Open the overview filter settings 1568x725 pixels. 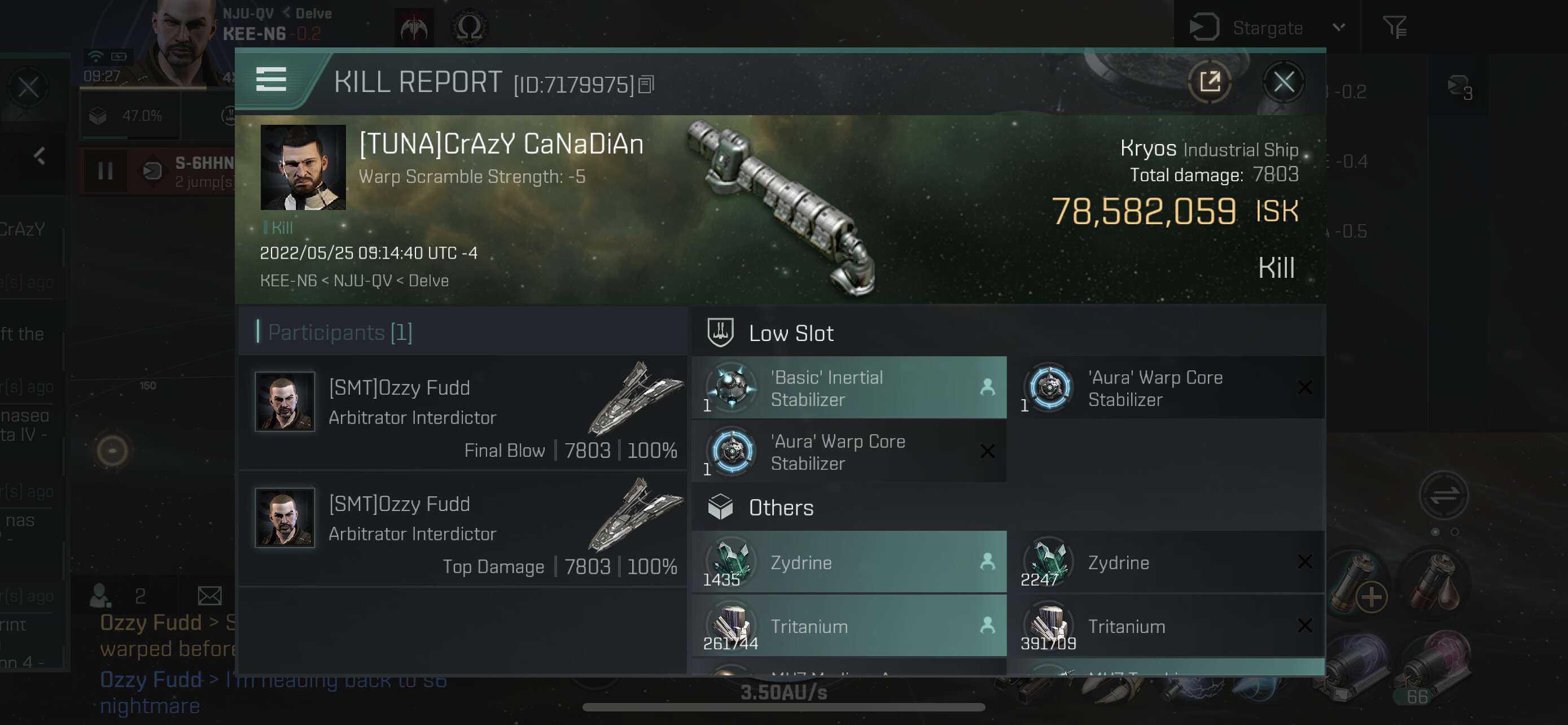pyautogui.click(x=1394, y=28)
